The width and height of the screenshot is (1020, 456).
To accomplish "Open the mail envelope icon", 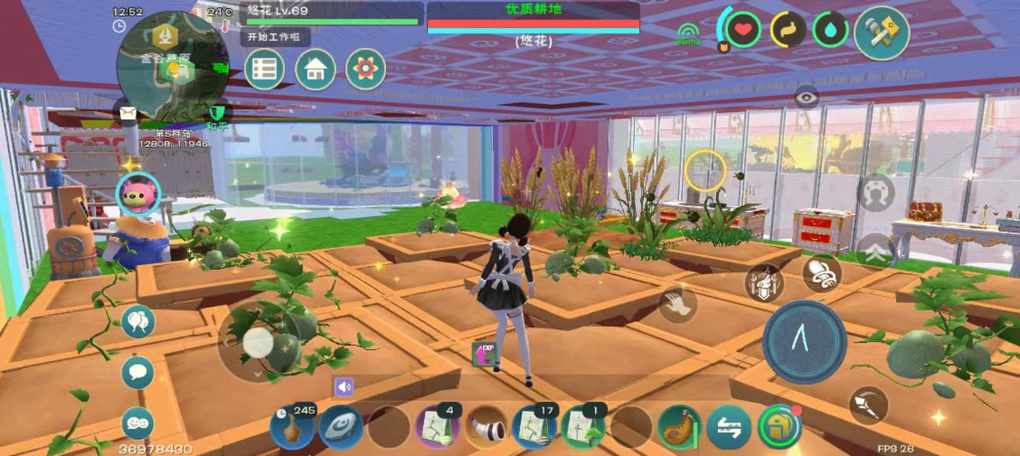I will (x=128, y=112).
